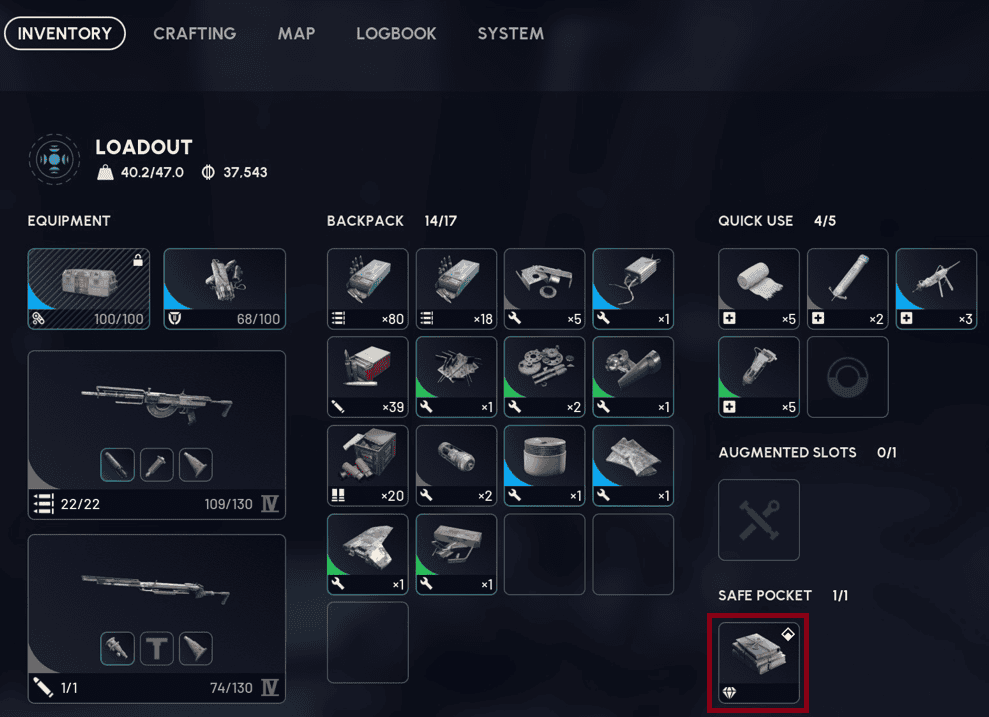
Task: Switch to the Crafting tab
Action: pyautogui.click(x=194, y=33)
